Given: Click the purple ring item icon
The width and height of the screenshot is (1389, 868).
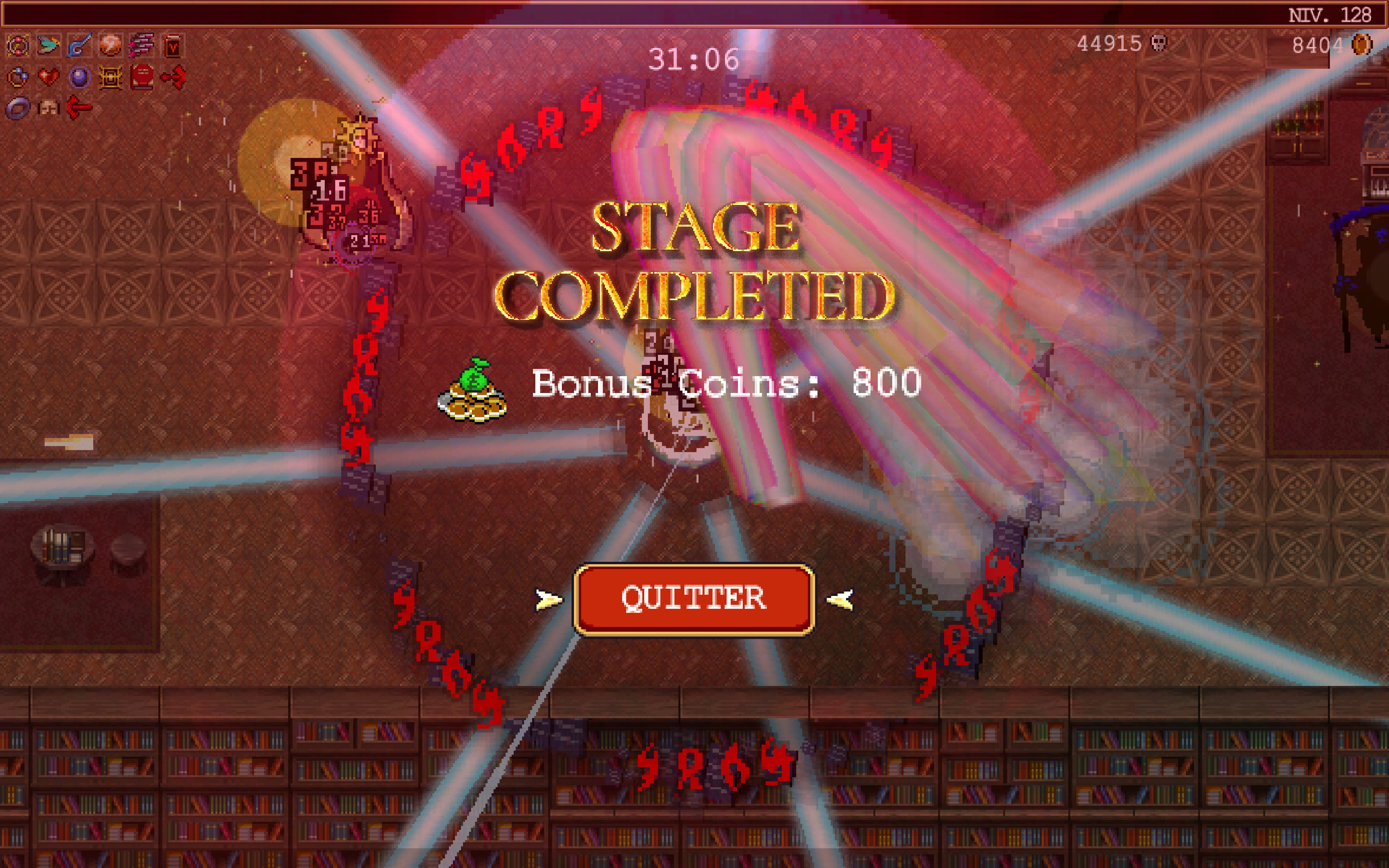Looking at the screenshot, I should tap(18, 108).
